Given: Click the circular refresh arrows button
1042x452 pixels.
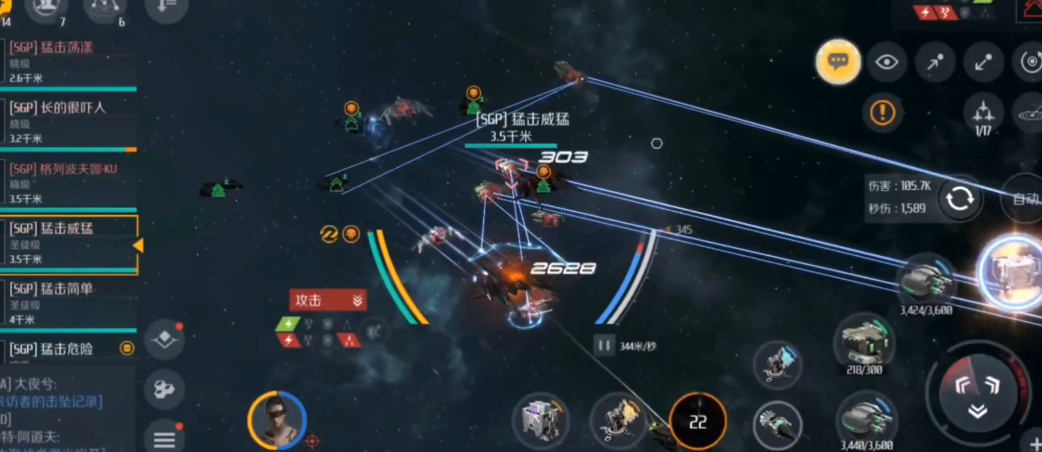Looking at the screenshot, I should click(960, 198).
